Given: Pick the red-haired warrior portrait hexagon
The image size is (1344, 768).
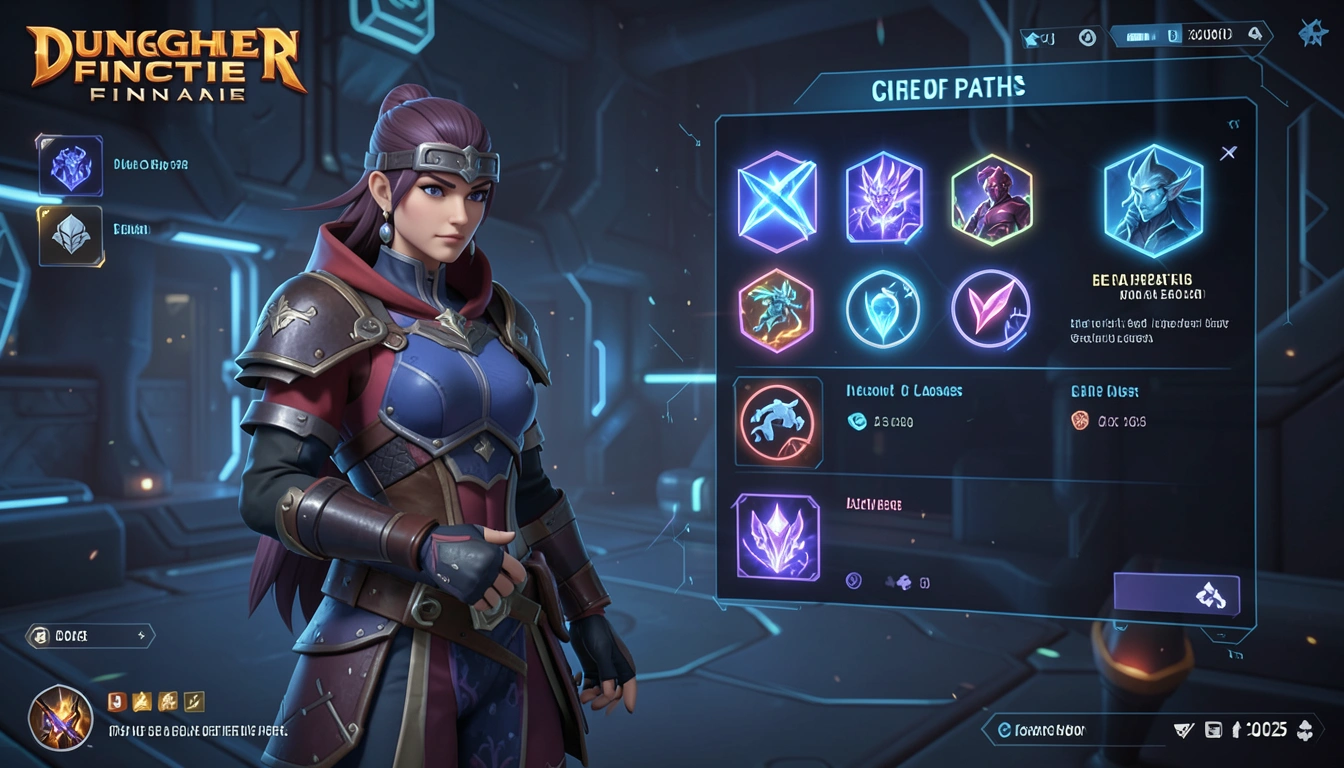Looking at the screenshot, I should click(x=991, y=199).
